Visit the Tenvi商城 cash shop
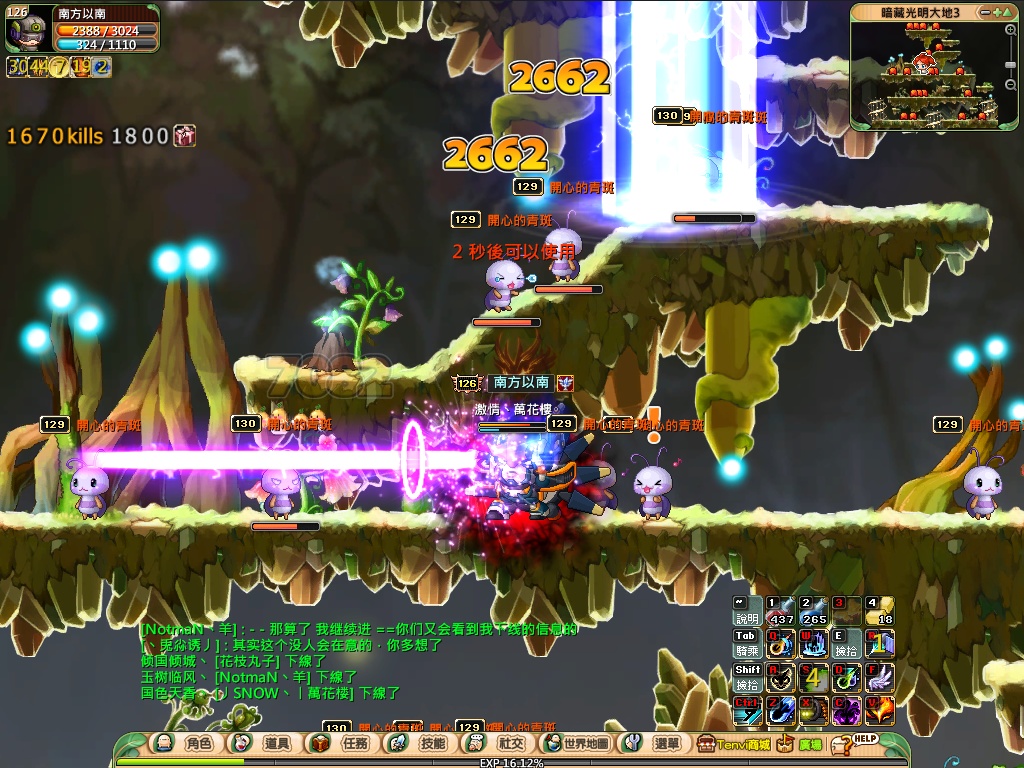This screenshot has width=1024, height=768. pos(734,744)
